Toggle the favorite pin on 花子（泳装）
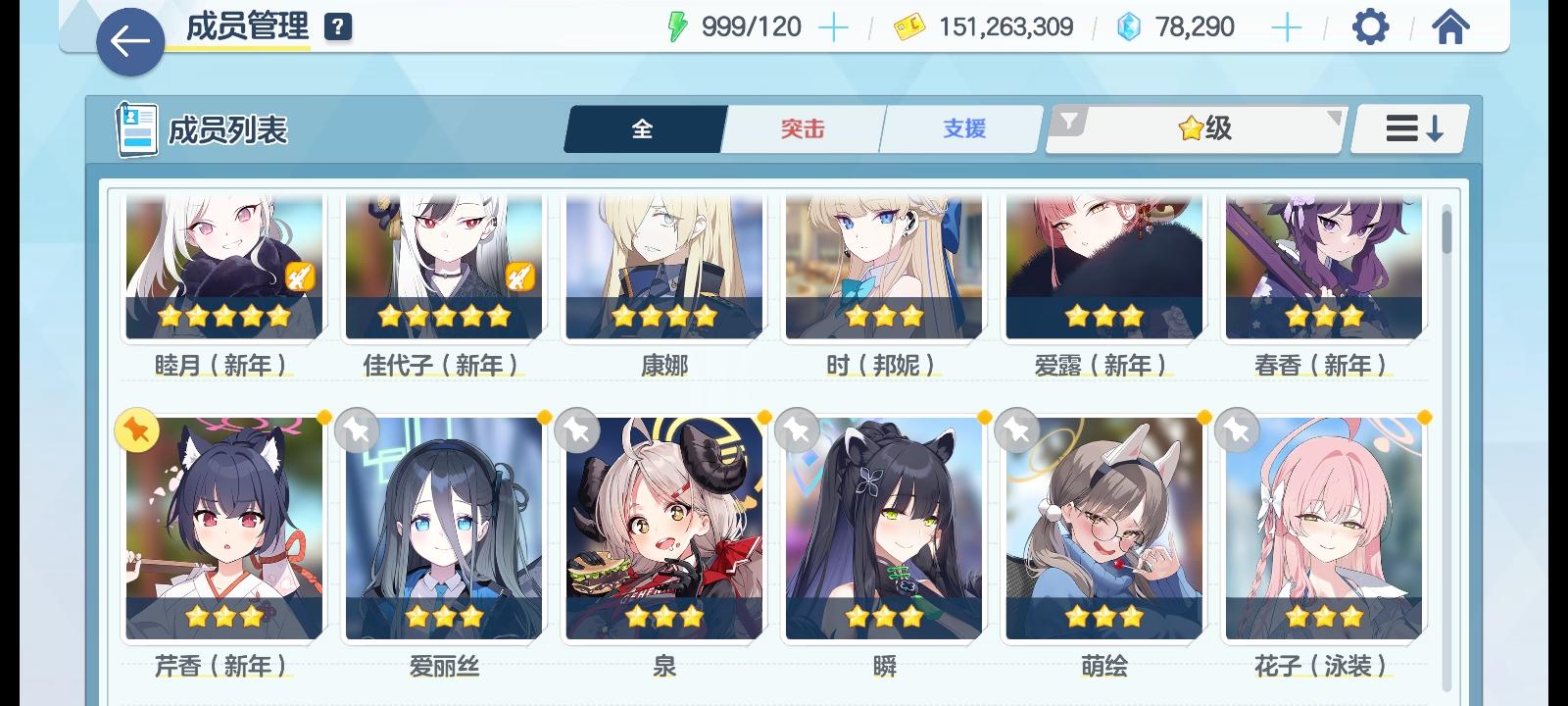1568x706 pixels. tap(1237, 429)
